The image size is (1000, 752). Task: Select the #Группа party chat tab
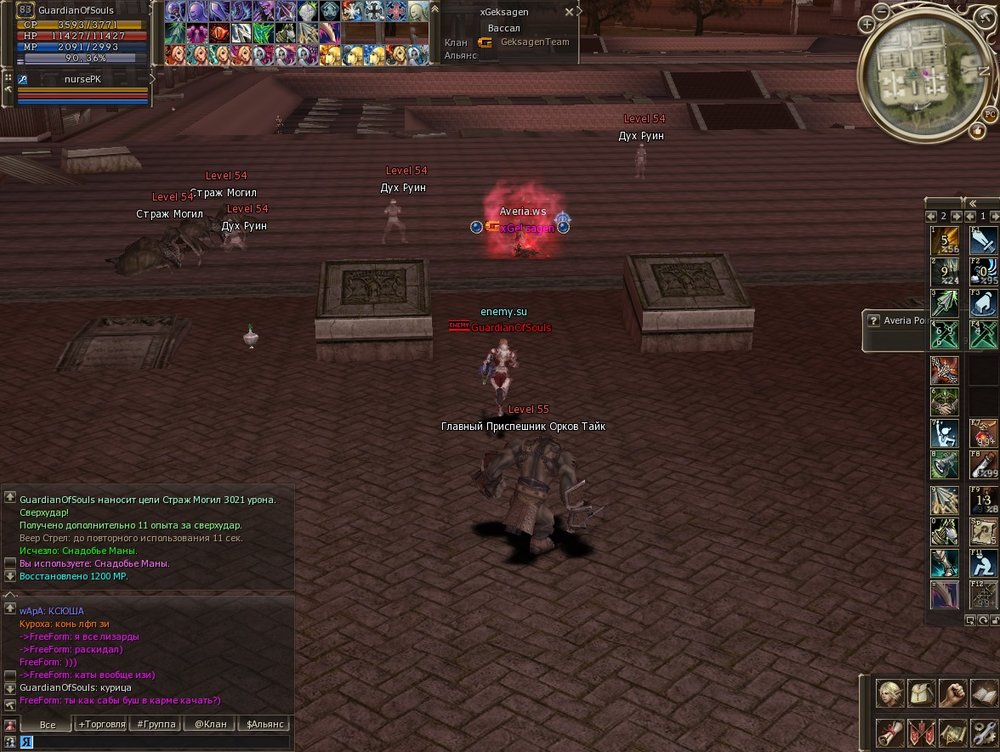pyautogui.click(x=157, y=724)
